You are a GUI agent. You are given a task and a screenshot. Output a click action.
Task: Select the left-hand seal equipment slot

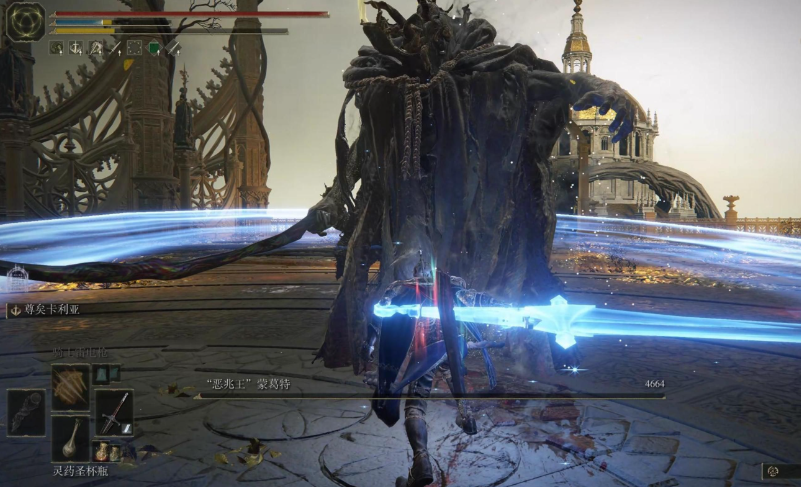click(26, 411)
